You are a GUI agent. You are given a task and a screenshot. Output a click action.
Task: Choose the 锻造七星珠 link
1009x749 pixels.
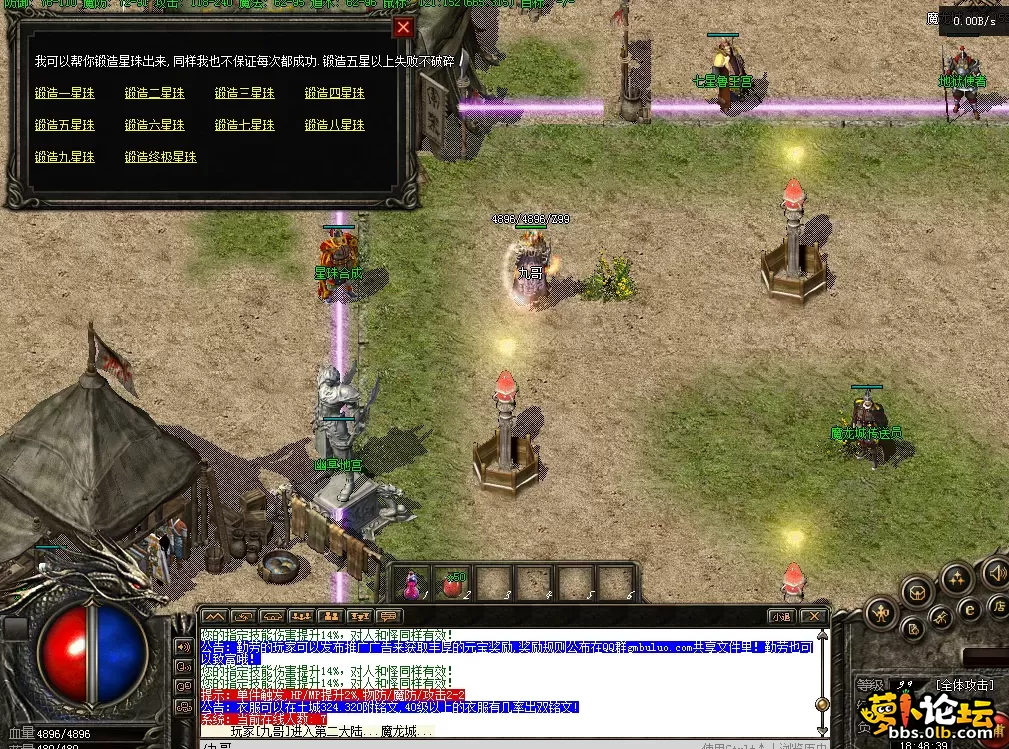(245, 126)
